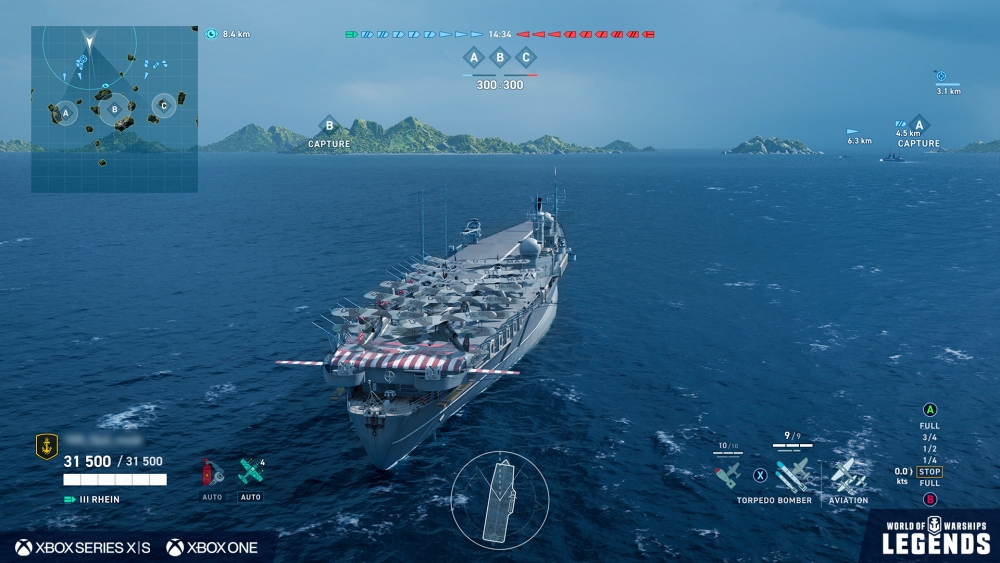Click the C base diamond above the score
This screenshot has height=563, width=1000.
tap(526, 58)
